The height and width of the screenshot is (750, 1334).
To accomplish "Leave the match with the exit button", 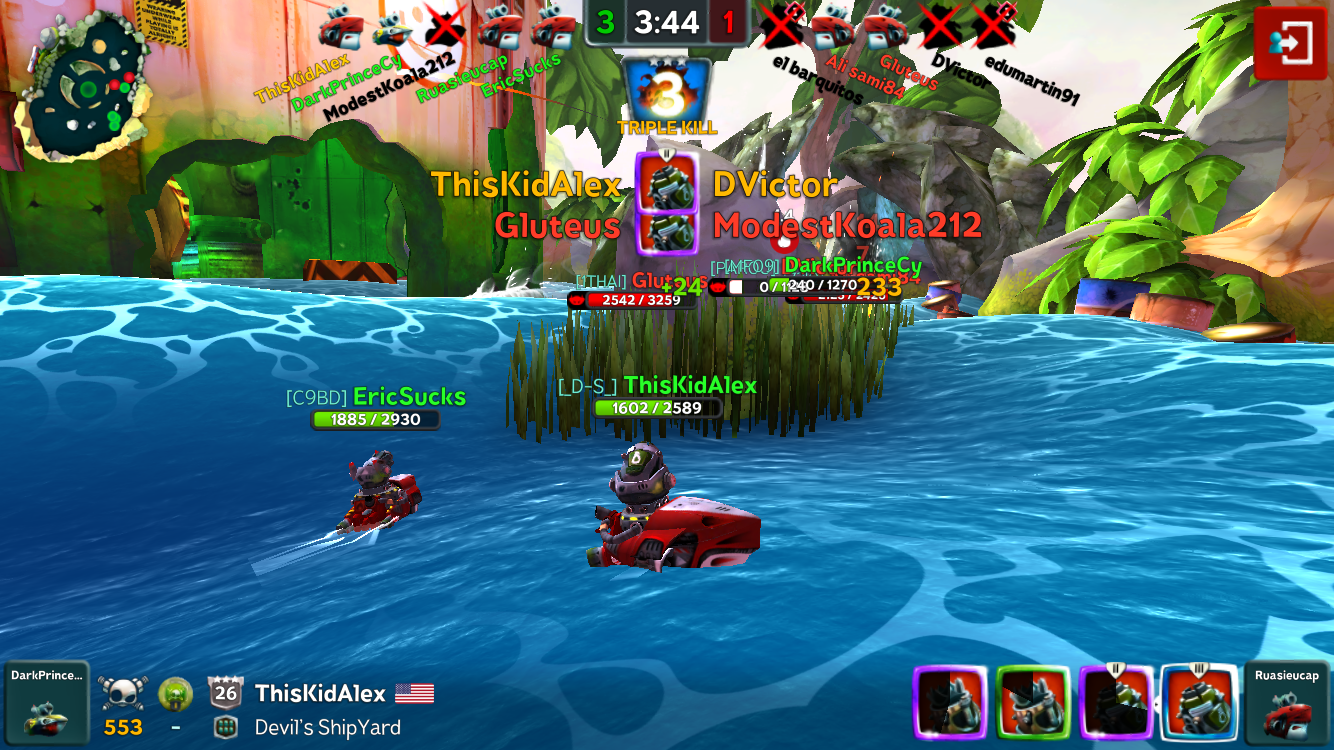I will click(x=1290, y=42).
